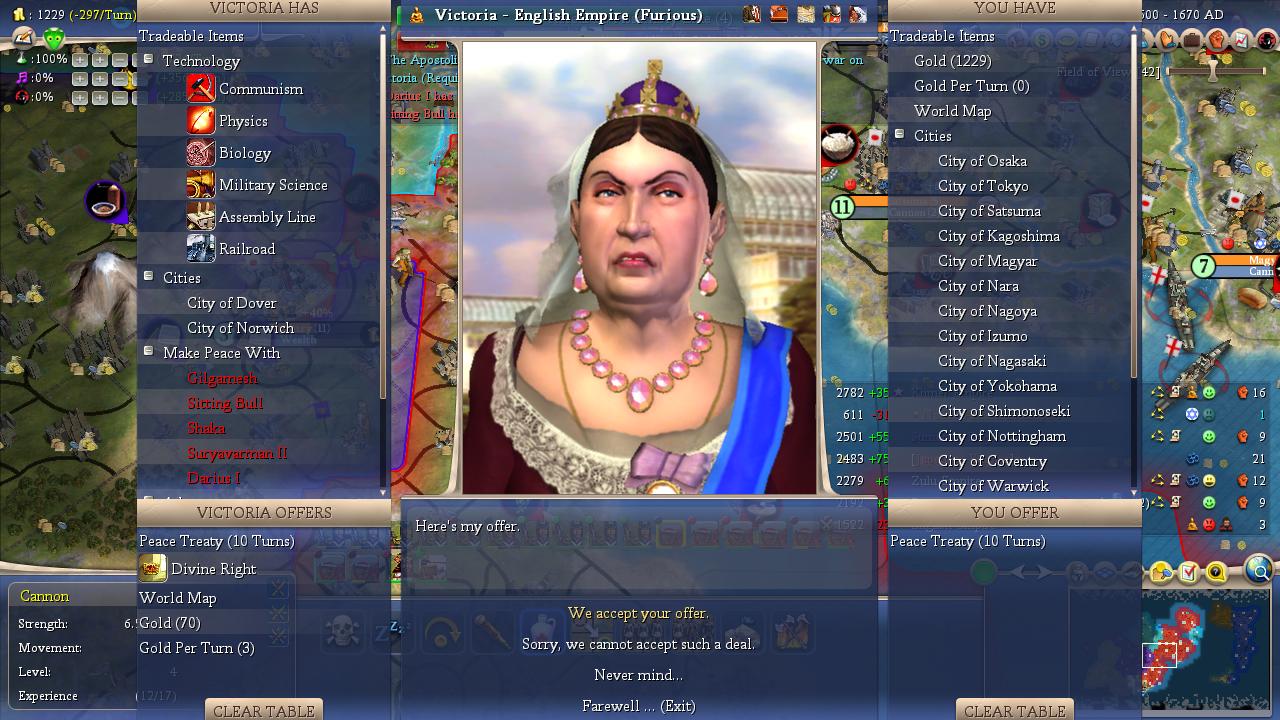Image resolution: width=1280 pixels, height=720 pixels.
Task: Offer the City of Nottingham
Action: coord(1001,436)
